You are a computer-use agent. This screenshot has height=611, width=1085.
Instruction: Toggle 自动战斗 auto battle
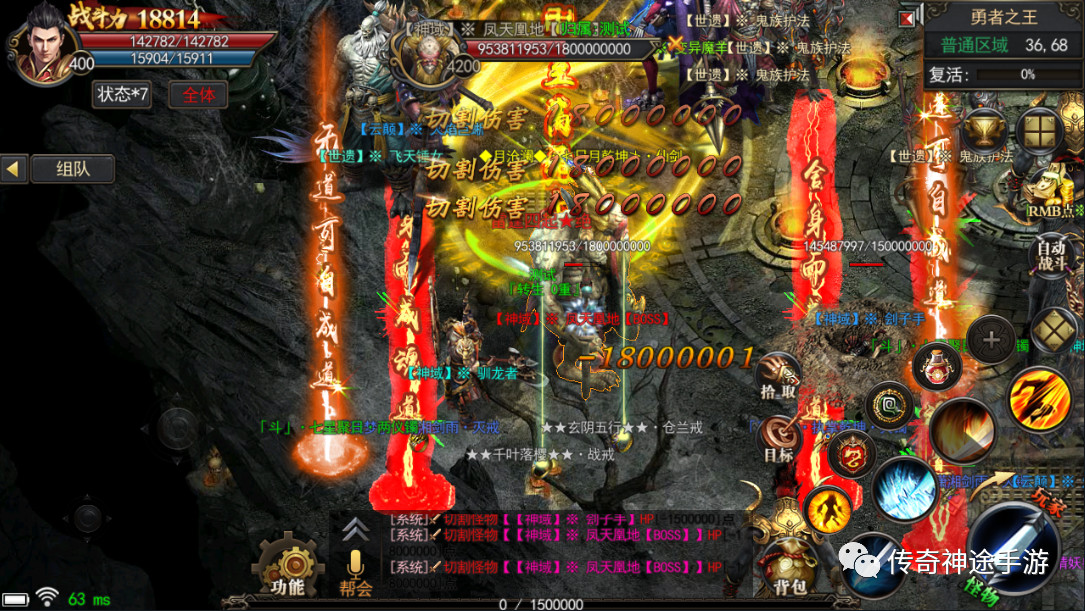click(x=1051, y=256)
